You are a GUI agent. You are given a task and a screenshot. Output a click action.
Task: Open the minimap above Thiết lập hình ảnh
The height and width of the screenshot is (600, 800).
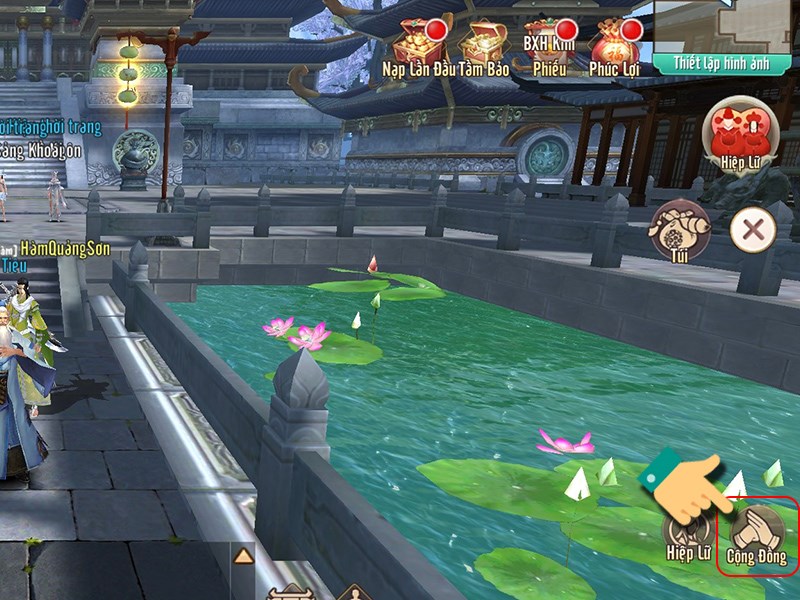click(x=726, y=24)
